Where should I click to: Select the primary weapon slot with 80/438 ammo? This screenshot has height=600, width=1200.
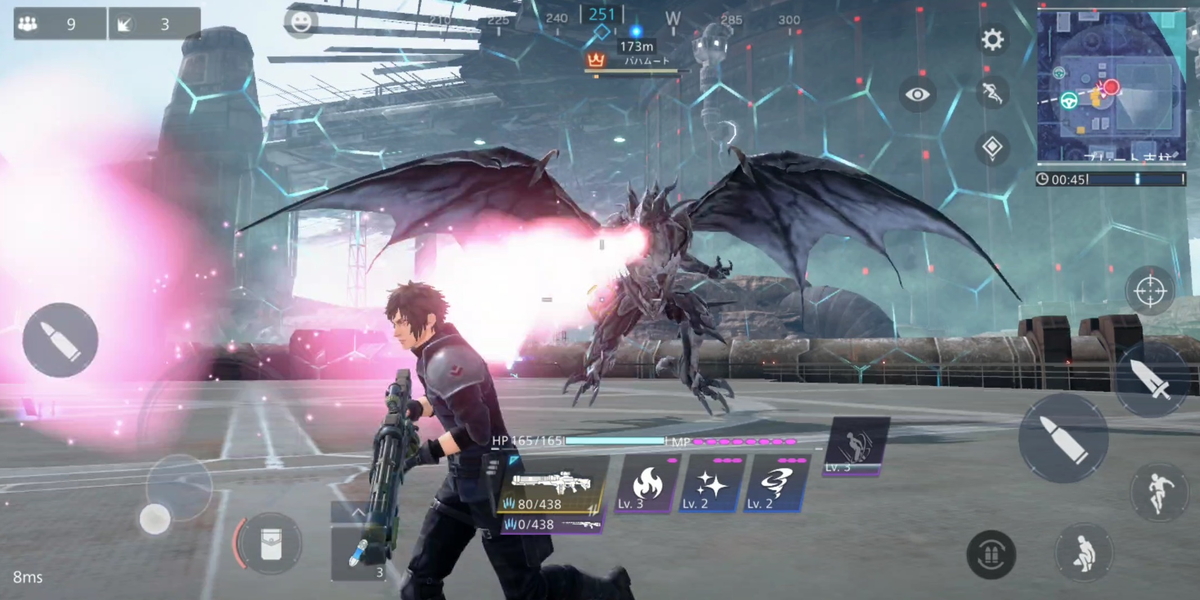pyautogui.click(x=551, y=485)
